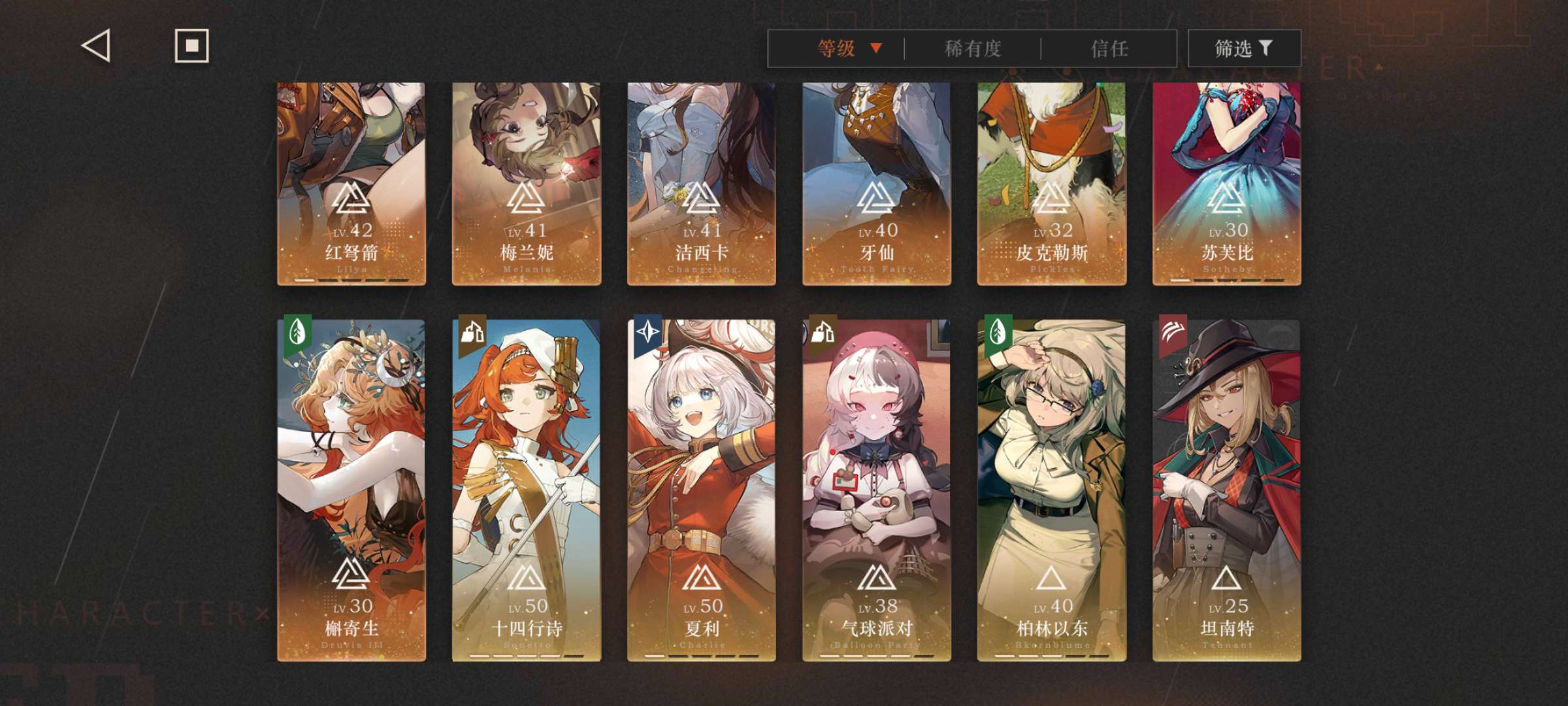Choose the 洁西卡 Changeling card
This screenshot has height=706, width=1568.
coord(702,184)
